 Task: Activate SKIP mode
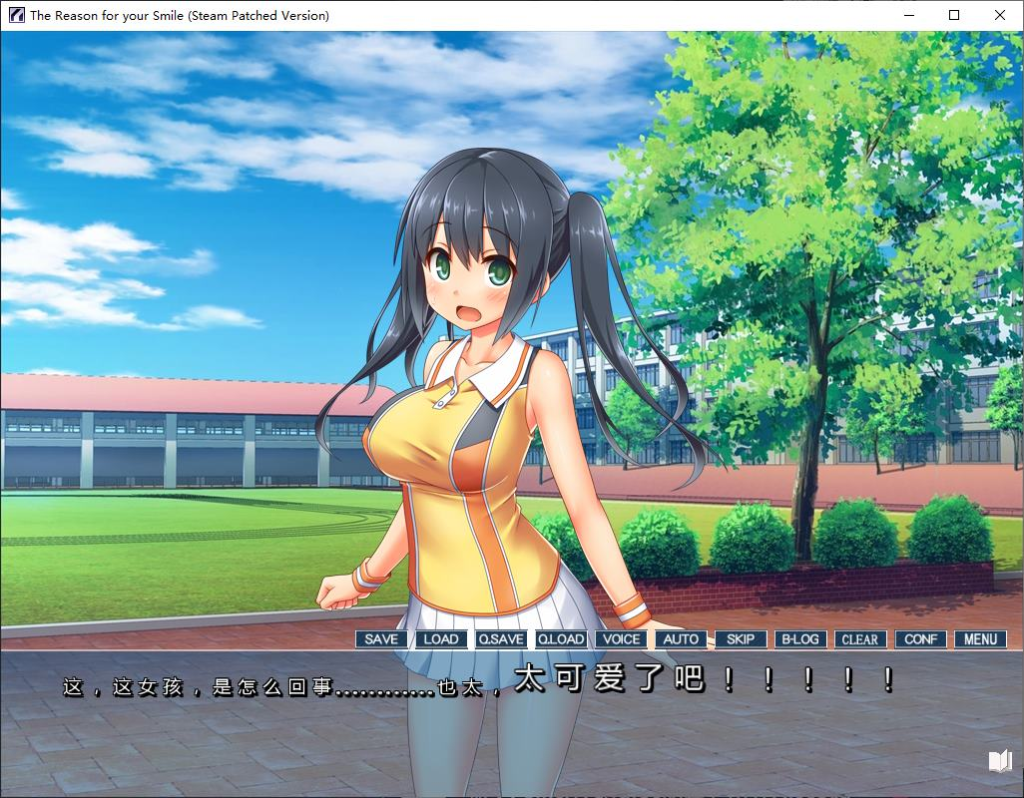coord(740,639)
